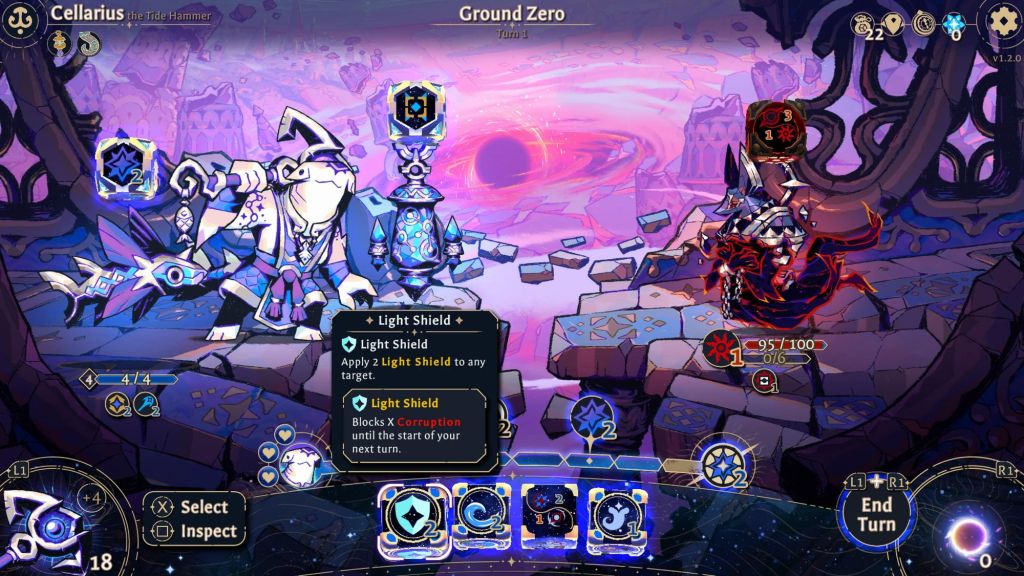Click the gold star token on timeline
This screenshot has height=576, width=1024.
722,466
